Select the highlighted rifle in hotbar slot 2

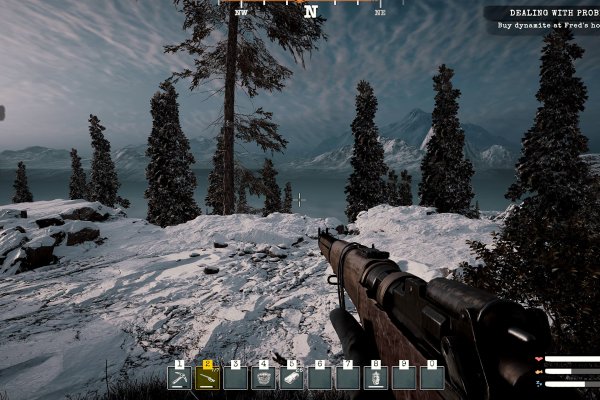coord(207,378)
